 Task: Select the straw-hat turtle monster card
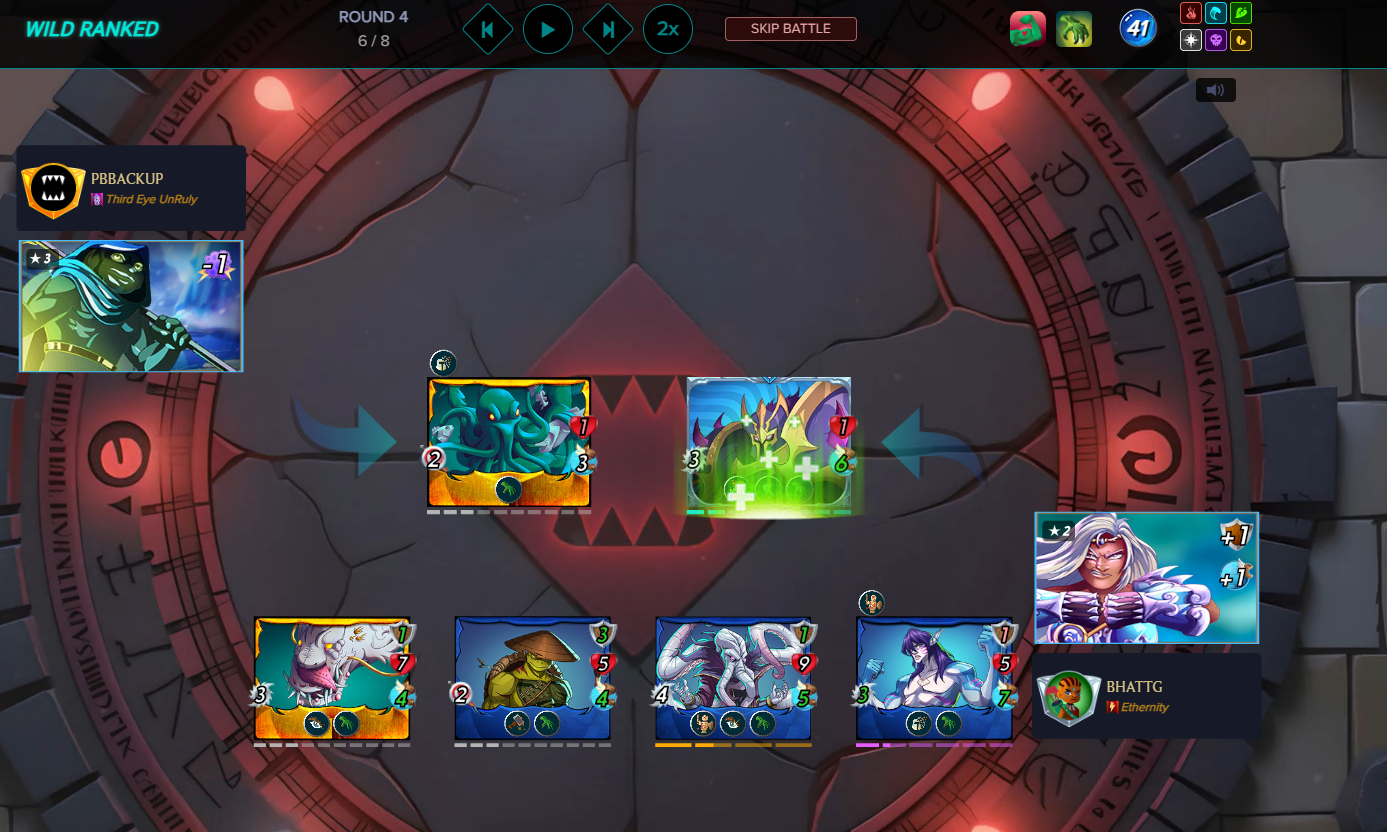(532, 679)
